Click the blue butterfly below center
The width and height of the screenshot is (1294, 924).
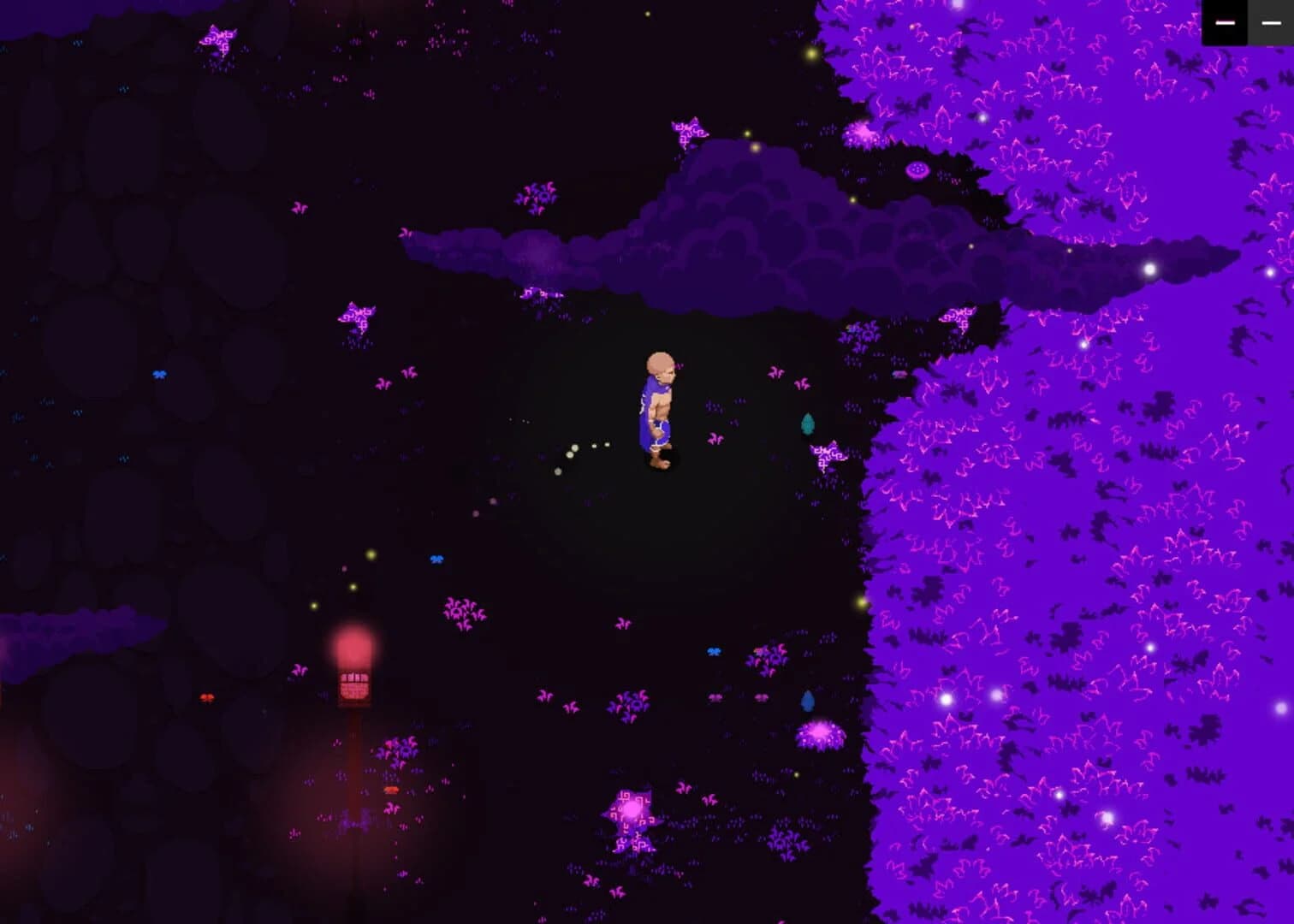[435, 560]
